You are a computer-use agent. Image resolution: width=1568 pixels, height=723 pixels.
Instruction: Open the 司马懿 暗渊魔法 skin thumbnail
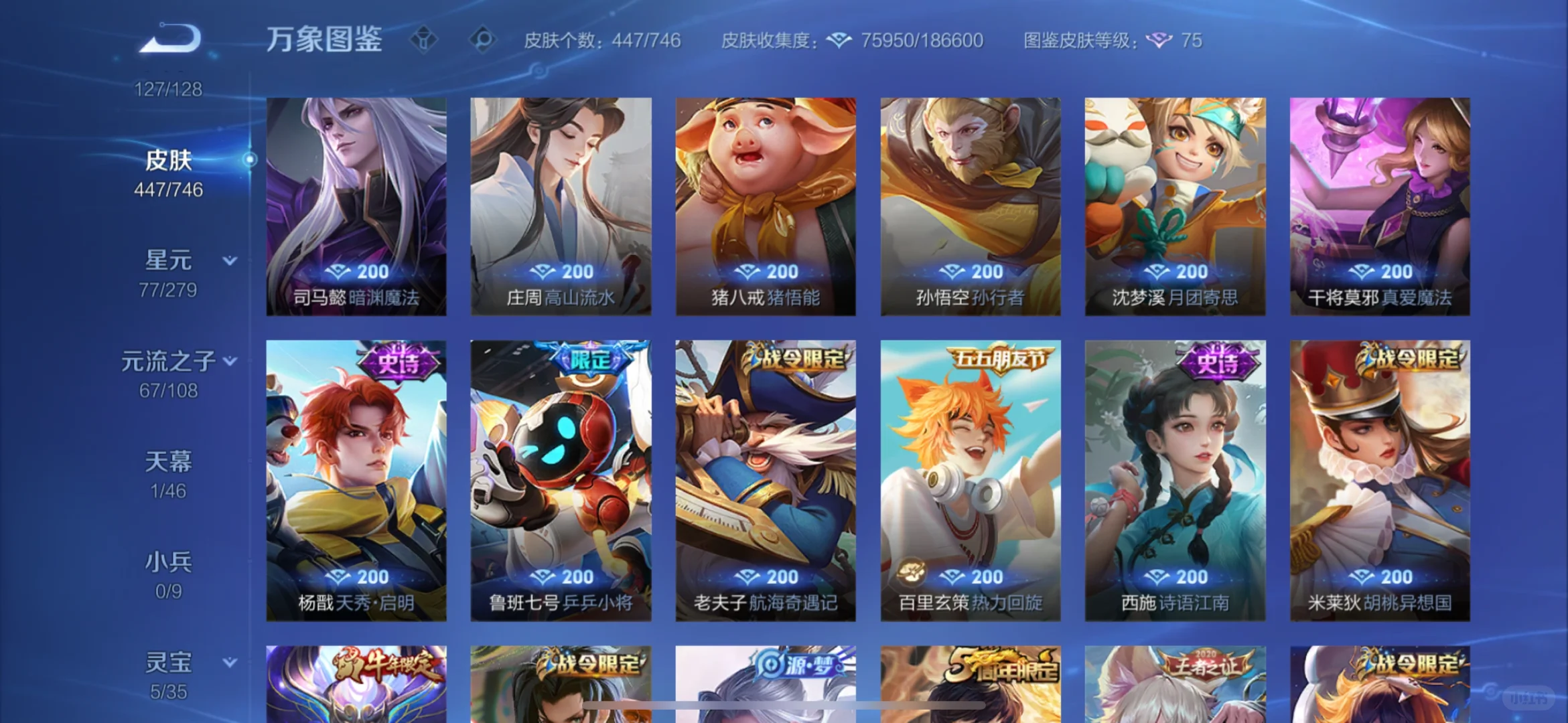(x=356, y=201)
